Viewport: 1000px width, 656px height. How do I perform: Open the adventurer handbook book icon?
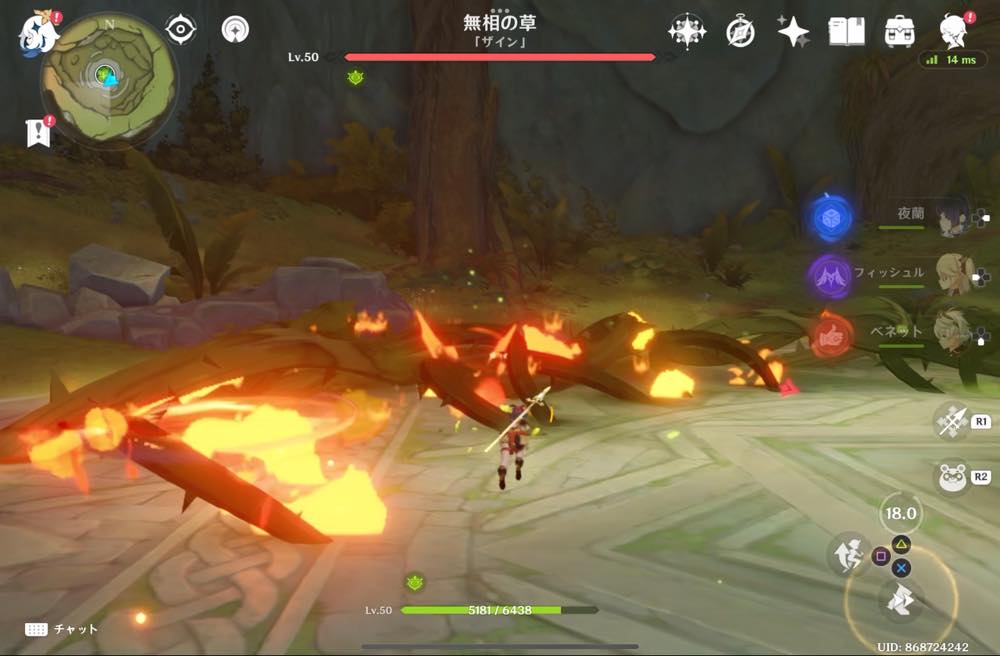coord(847,32)
